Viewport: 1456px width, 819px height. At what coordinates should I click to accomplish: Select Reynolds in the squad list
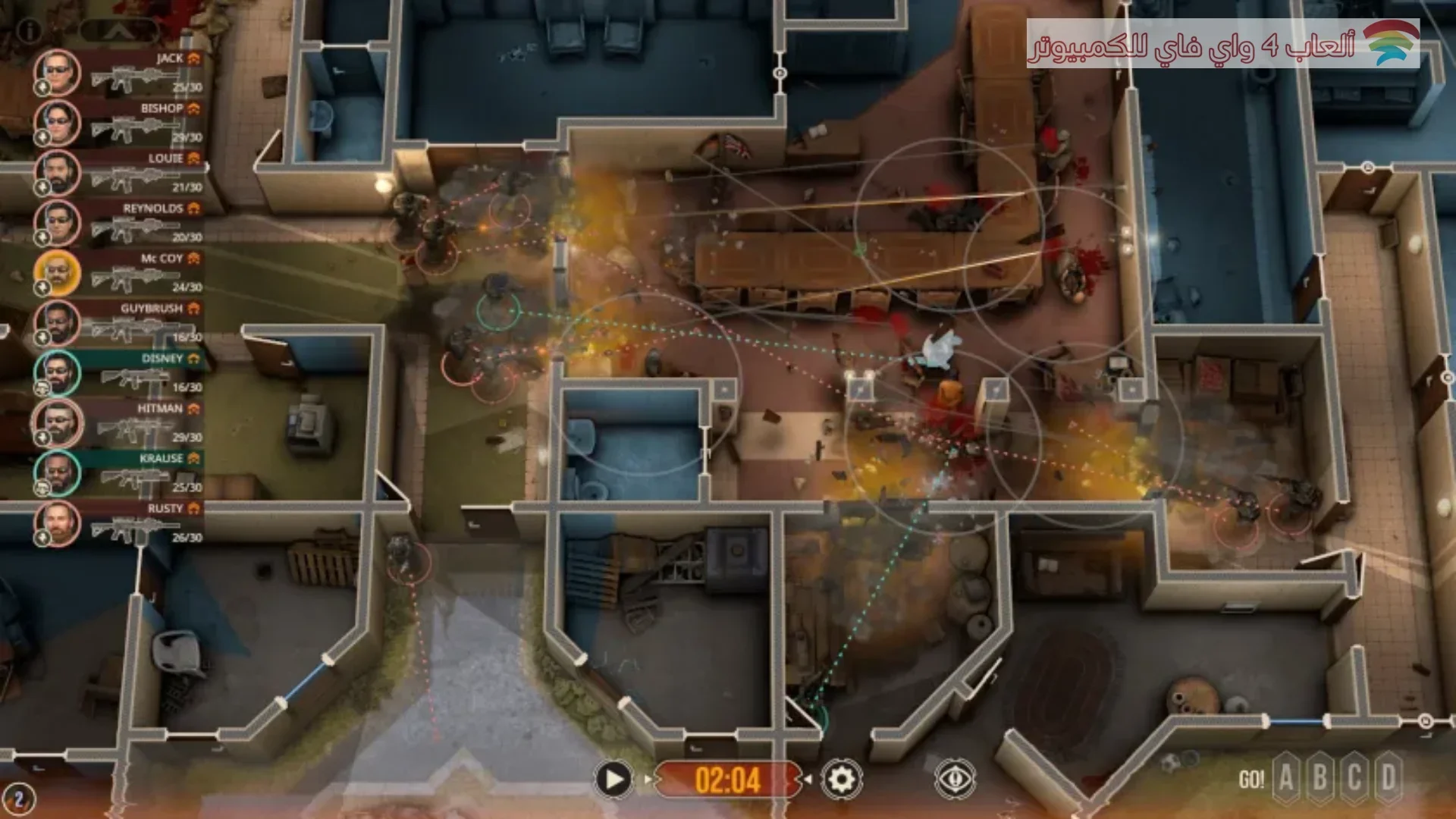click(58, 222)
